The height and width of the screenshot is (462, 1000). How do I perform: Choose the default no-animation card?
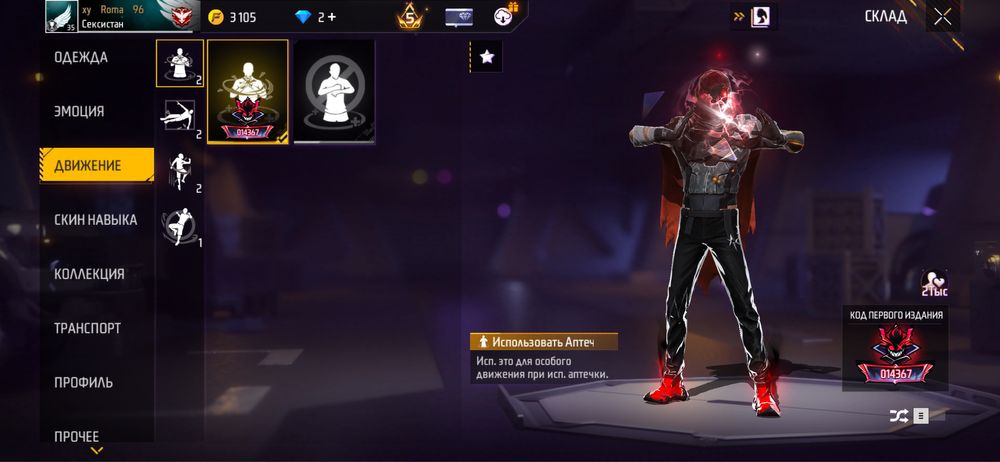[334, 92]
